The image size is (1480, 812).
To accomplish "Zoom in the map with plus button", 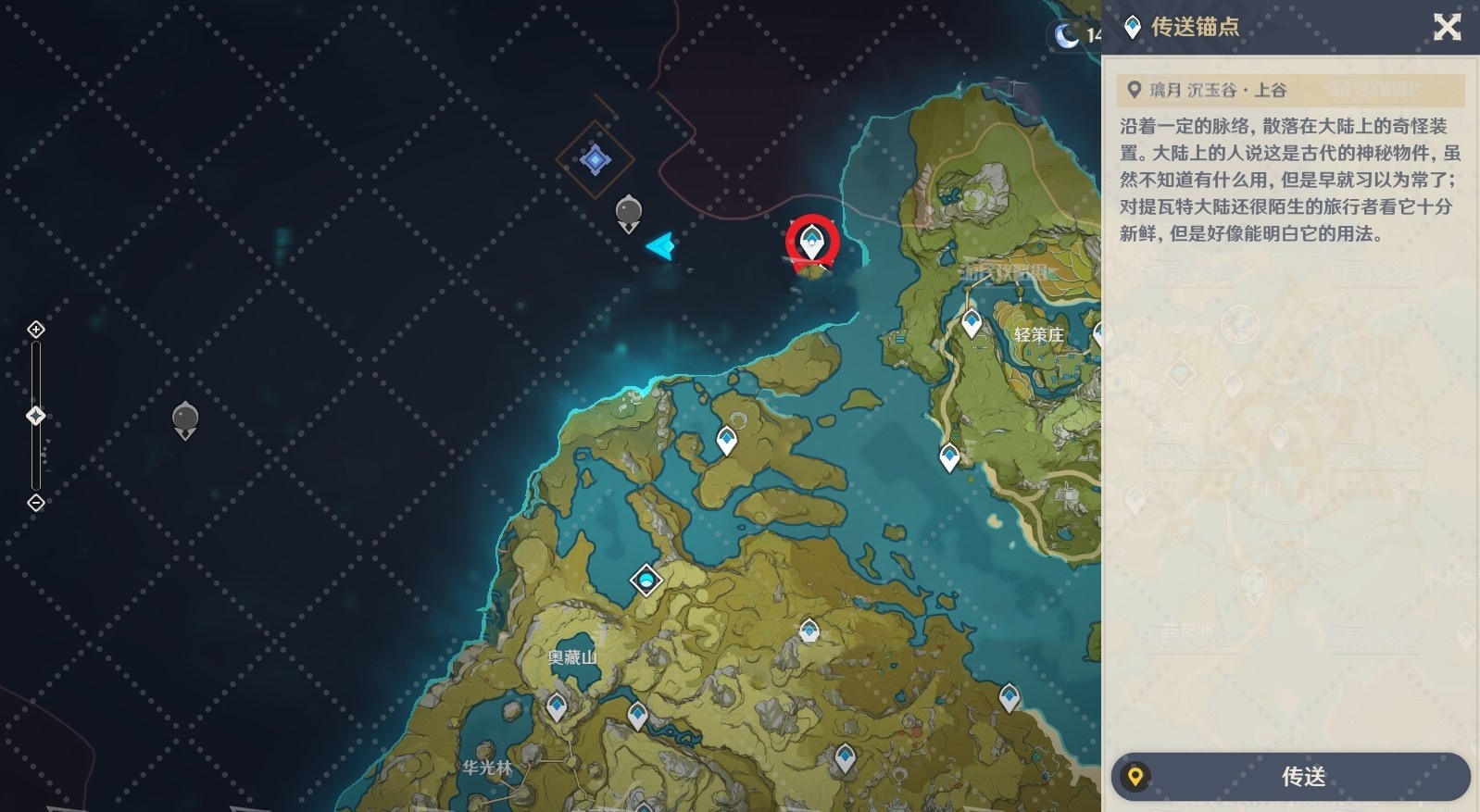I will click(36, 330).
